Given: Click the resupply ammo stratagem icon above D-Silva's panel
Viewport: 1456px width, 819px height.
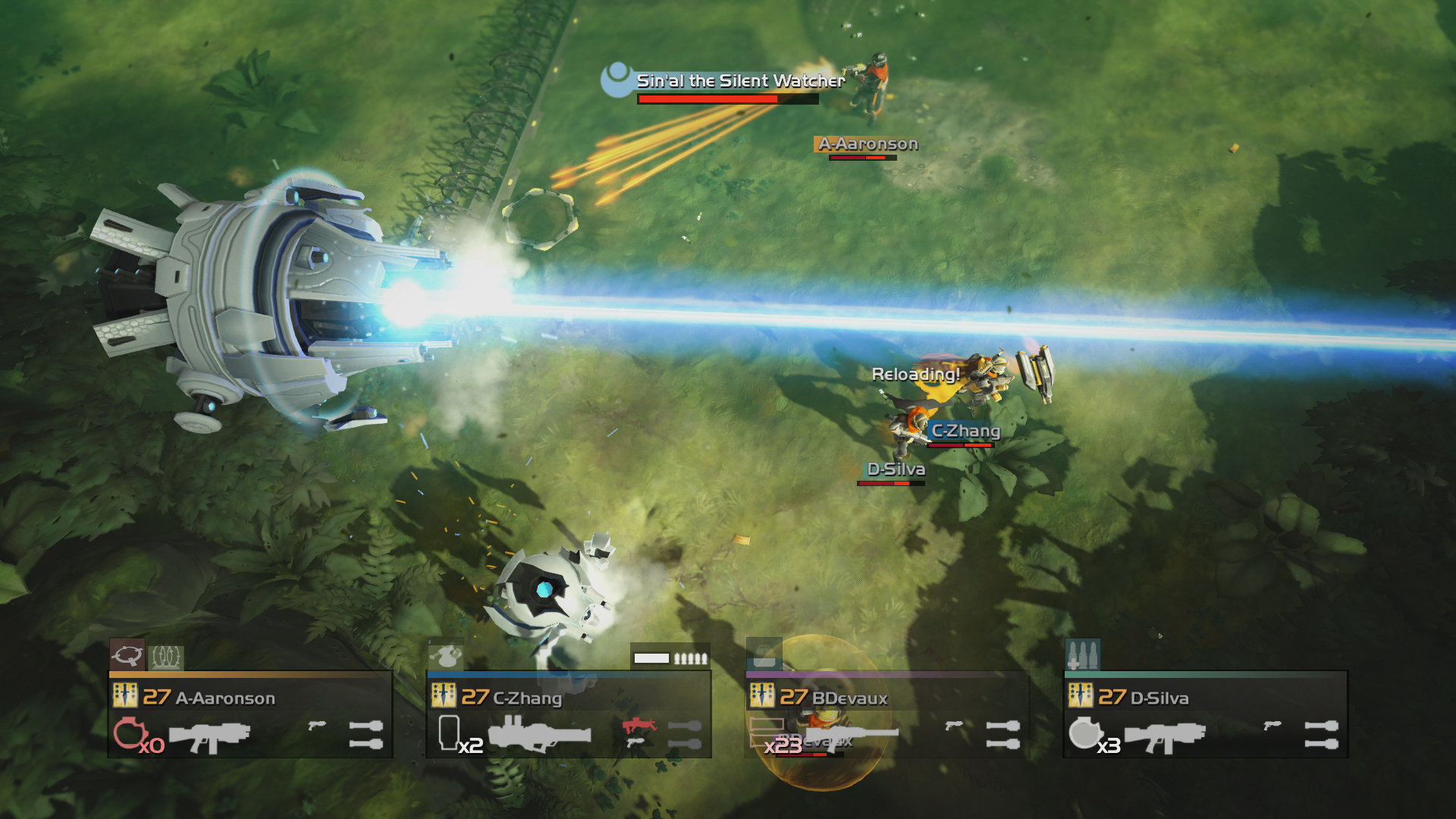Looking at the screenshot, I should pos(1084,654).
